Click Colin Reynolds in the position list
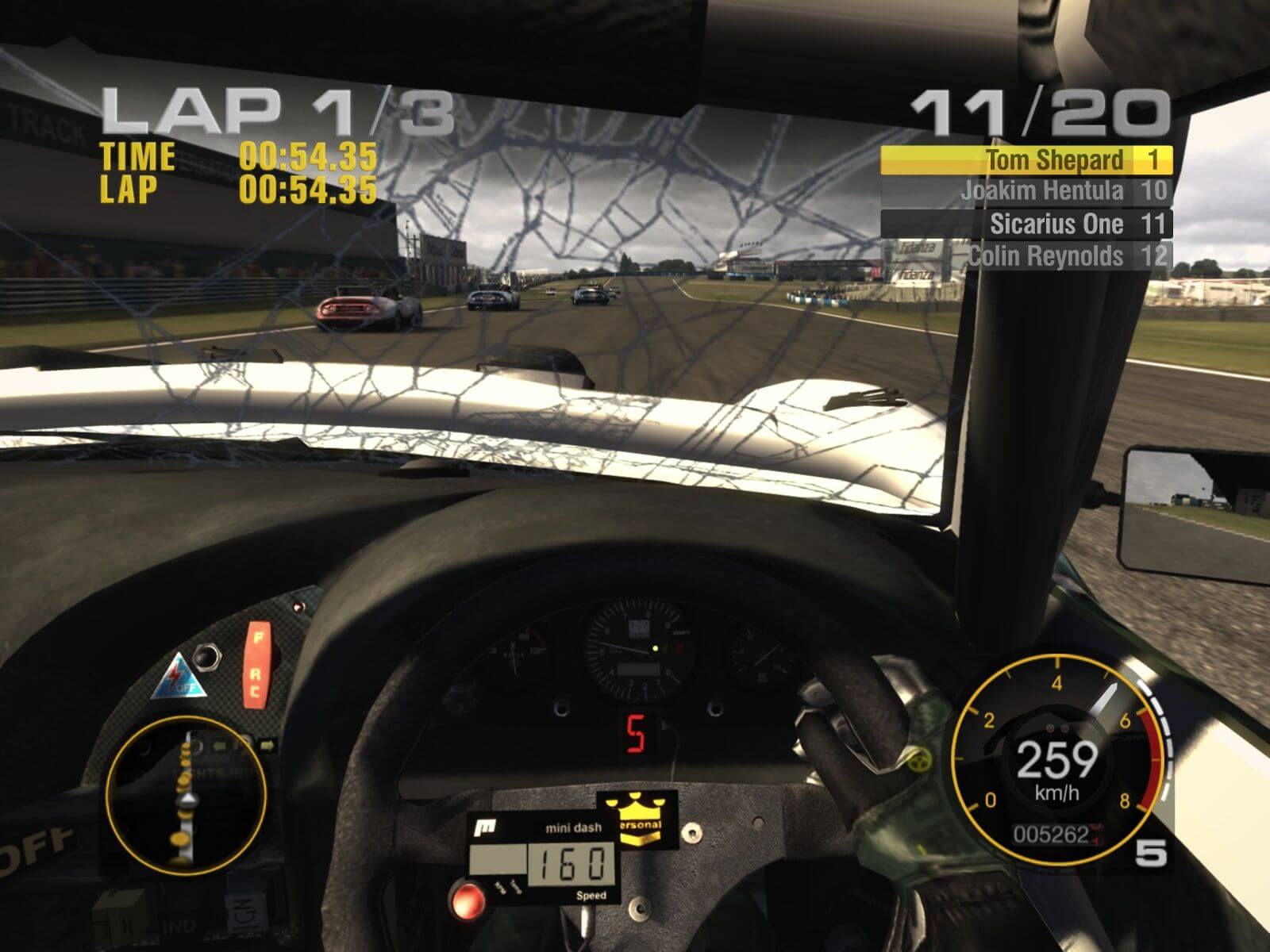Screen dimensions: 1270x952 click(1026, 256)
